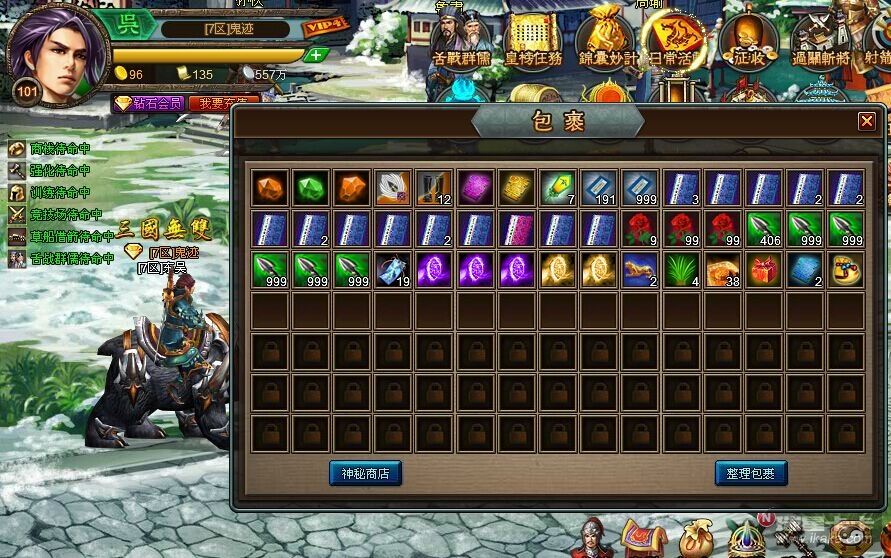
Task: Select the rose stack of 9
Action: [x=641, y=229]
